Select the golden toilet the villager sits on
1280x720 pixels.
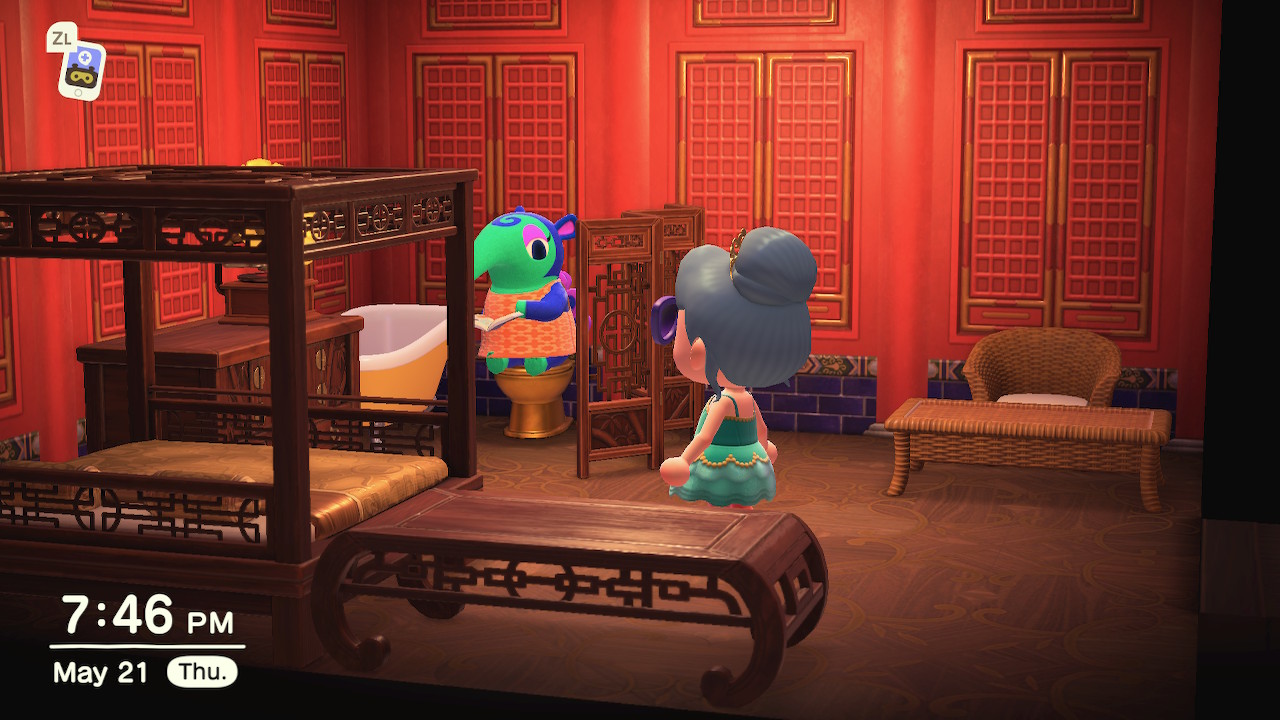coord(534,400)
